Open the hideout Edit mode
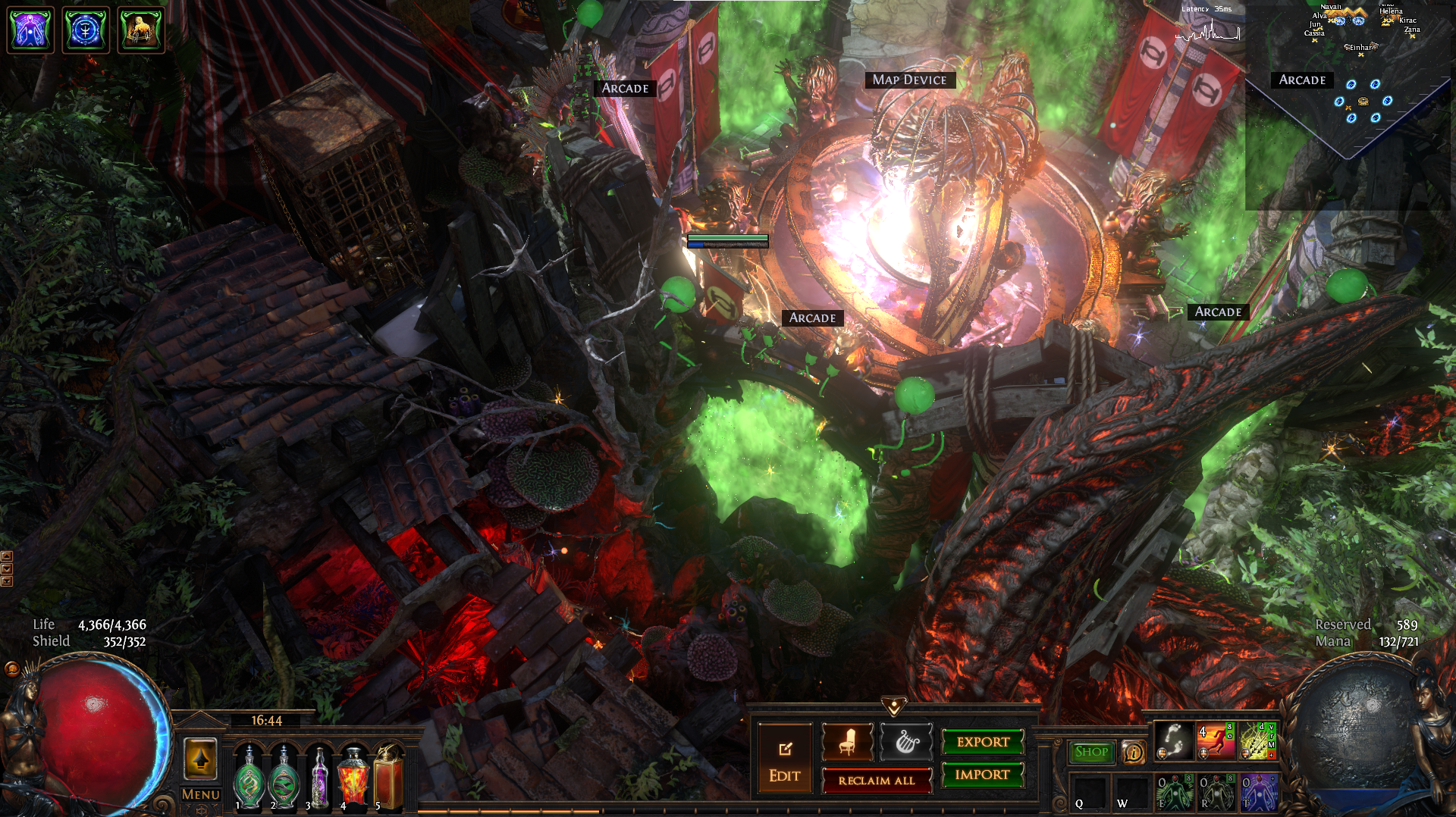Viewport: 1456px width, 817px height. [784, 759]
